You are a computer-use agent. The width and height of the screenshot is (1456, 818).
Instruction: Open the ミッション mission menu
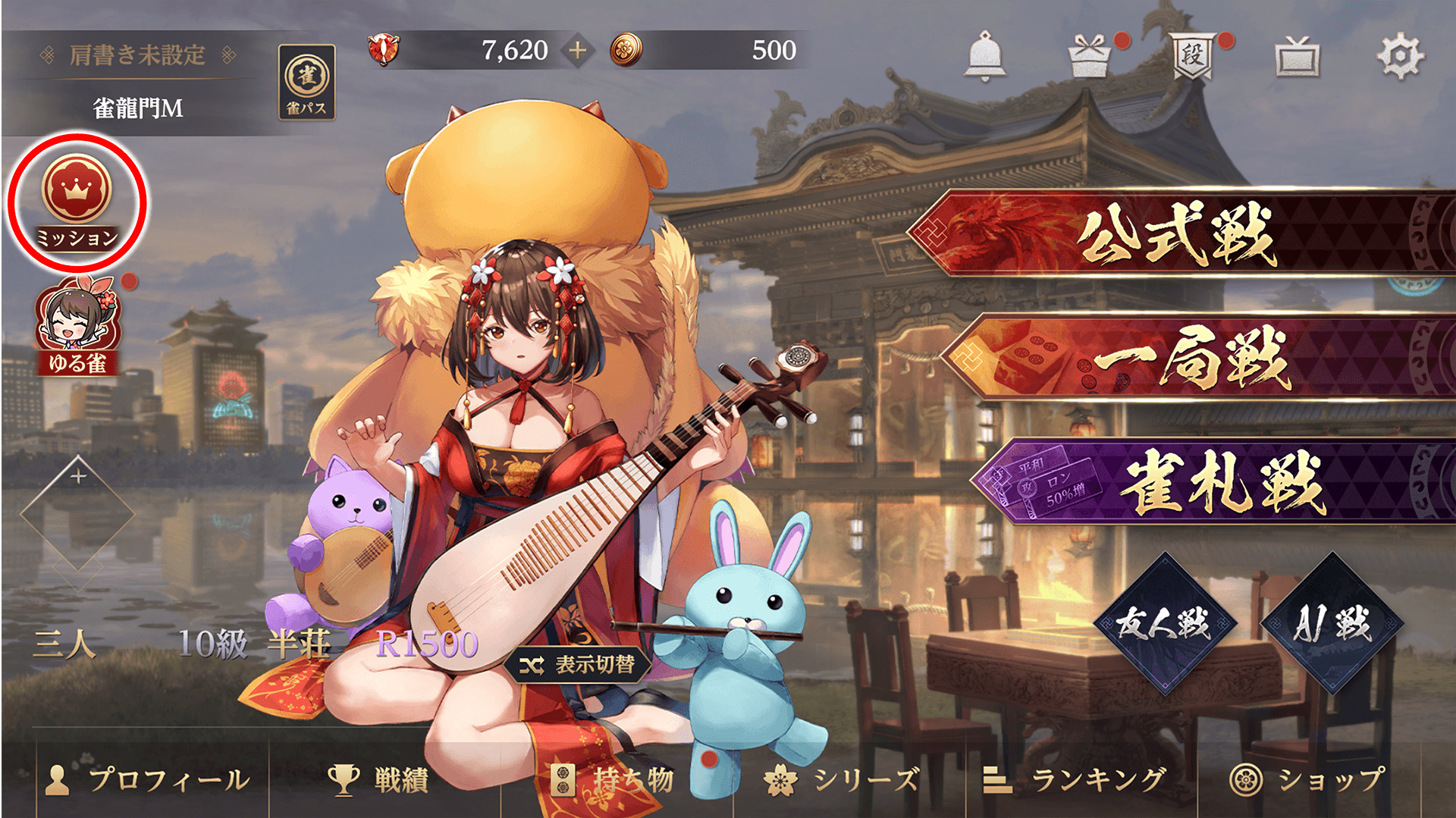point(77,202)
